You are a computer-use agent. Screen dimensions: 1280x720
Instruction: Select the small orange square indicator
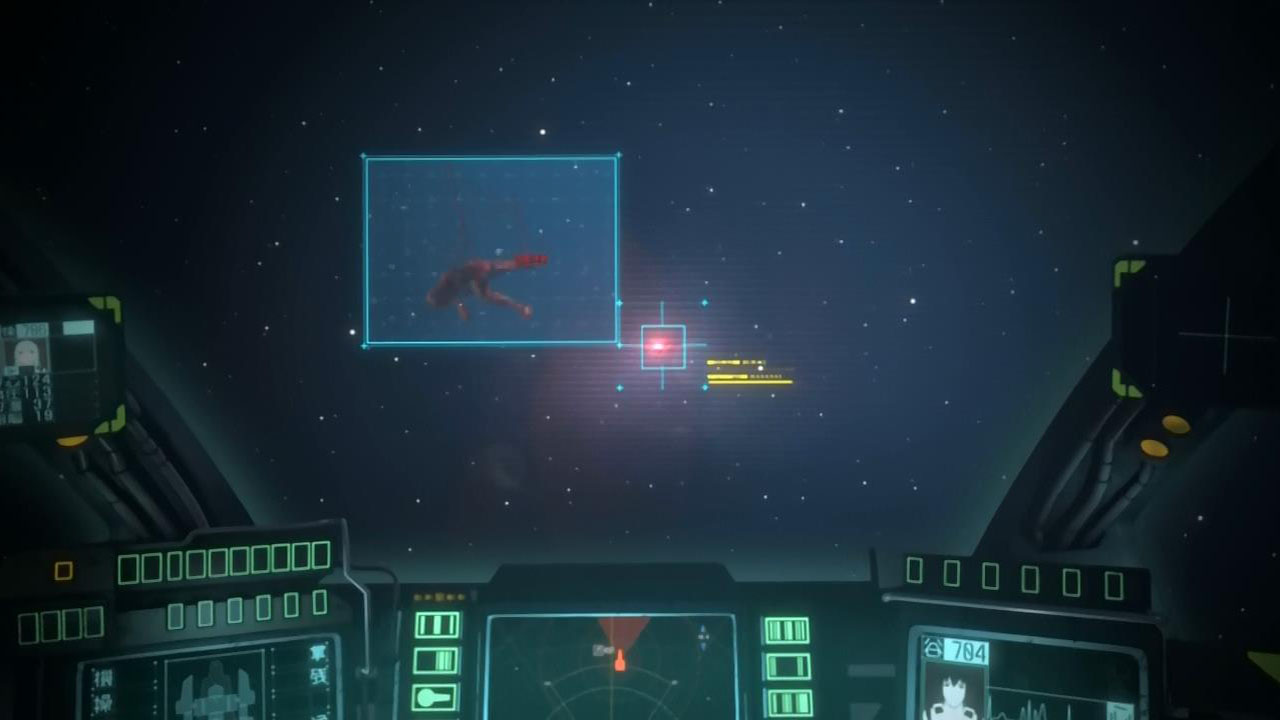tap(63, 570)
